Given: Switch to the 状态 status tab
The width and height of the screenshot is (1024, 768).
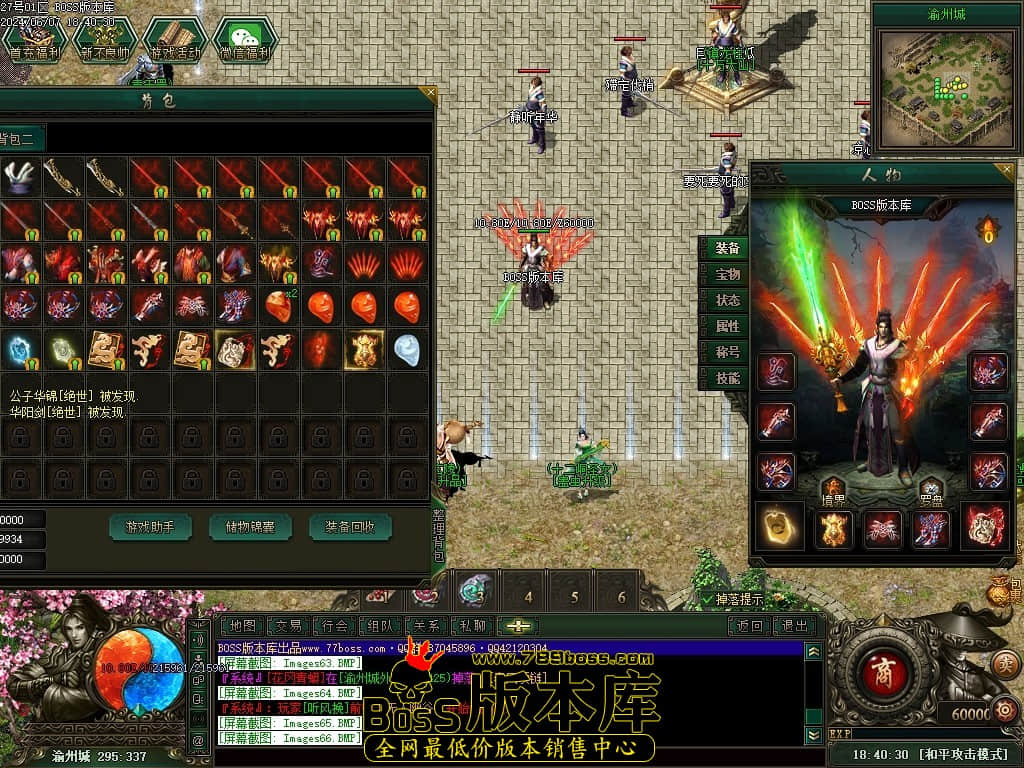Looking at the screenshot, I should point(727,300).
